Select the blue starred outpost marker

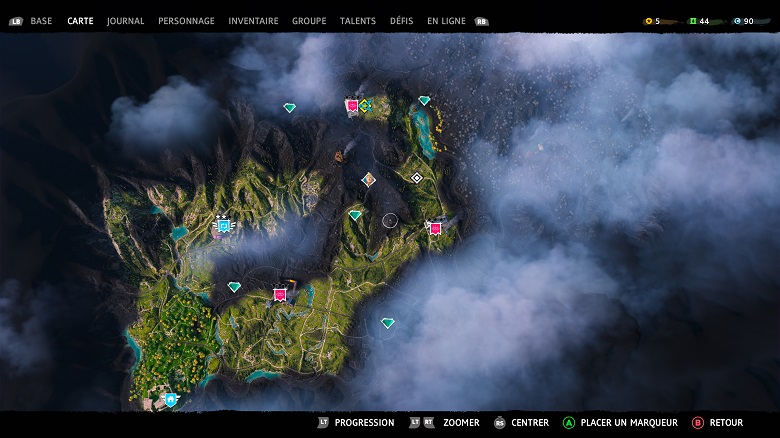pyautogui.click(x=223, y=226)
